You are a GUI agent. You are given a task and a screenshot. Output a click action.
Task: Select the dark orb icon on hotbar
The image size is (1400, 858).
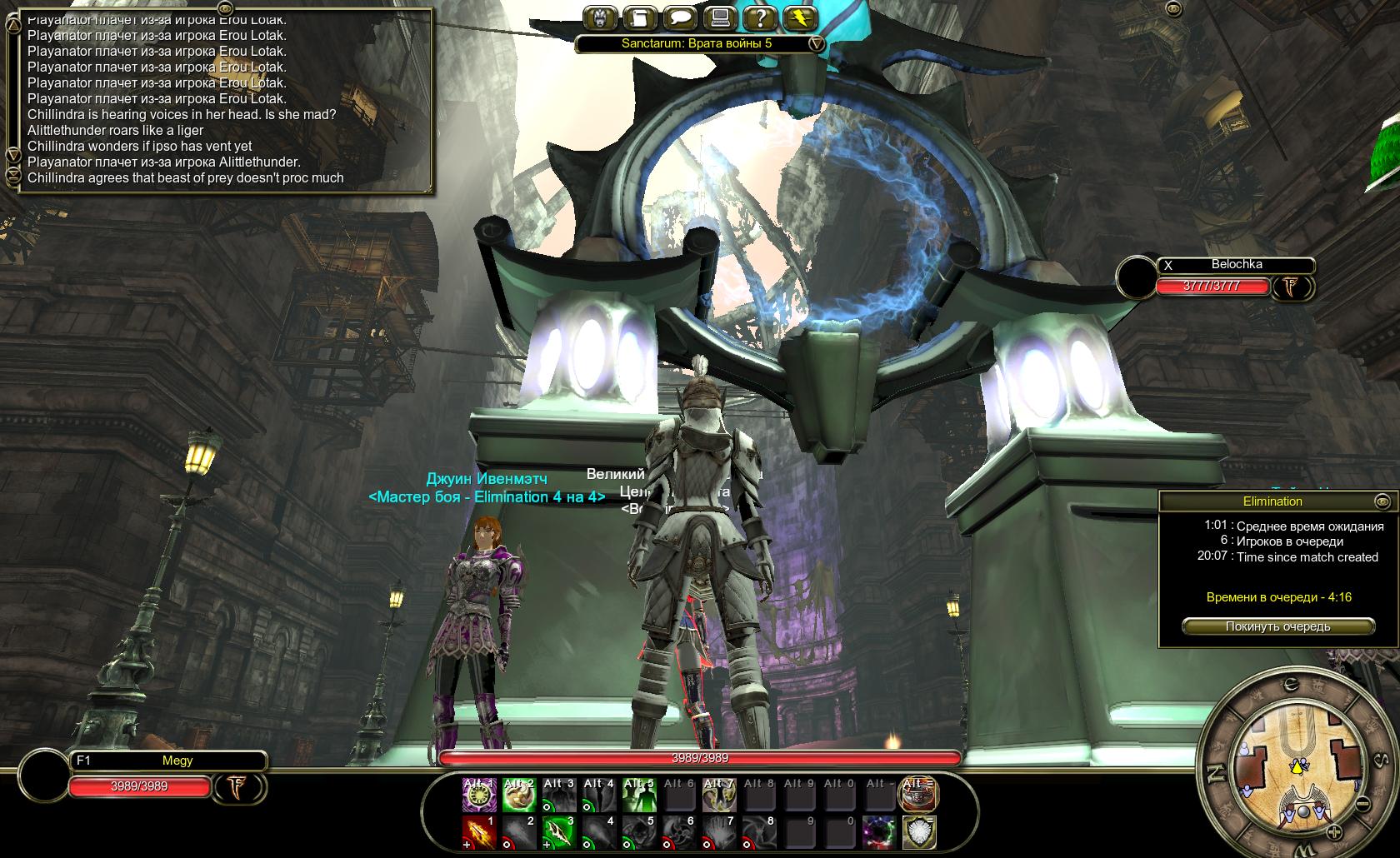point(878,832)
